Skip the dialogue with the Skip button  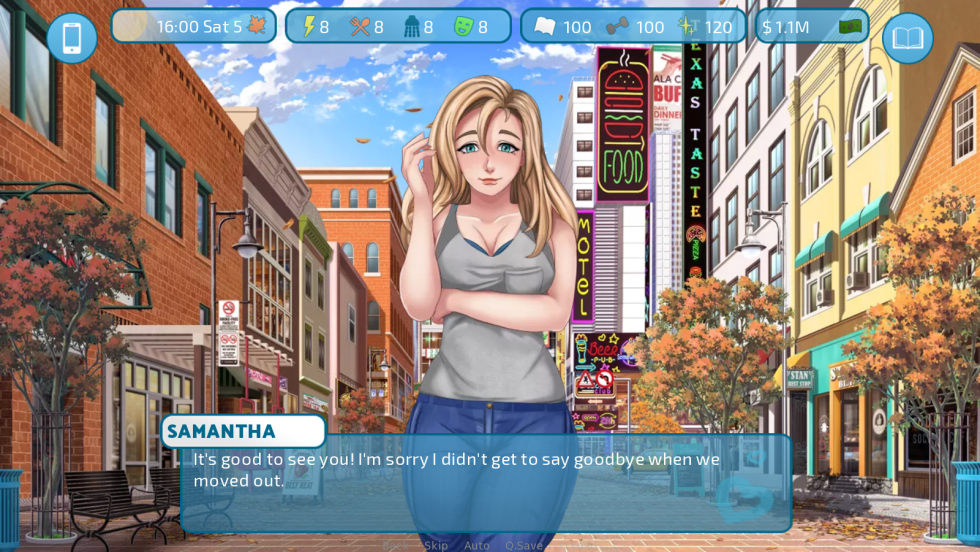click(435, 545)
